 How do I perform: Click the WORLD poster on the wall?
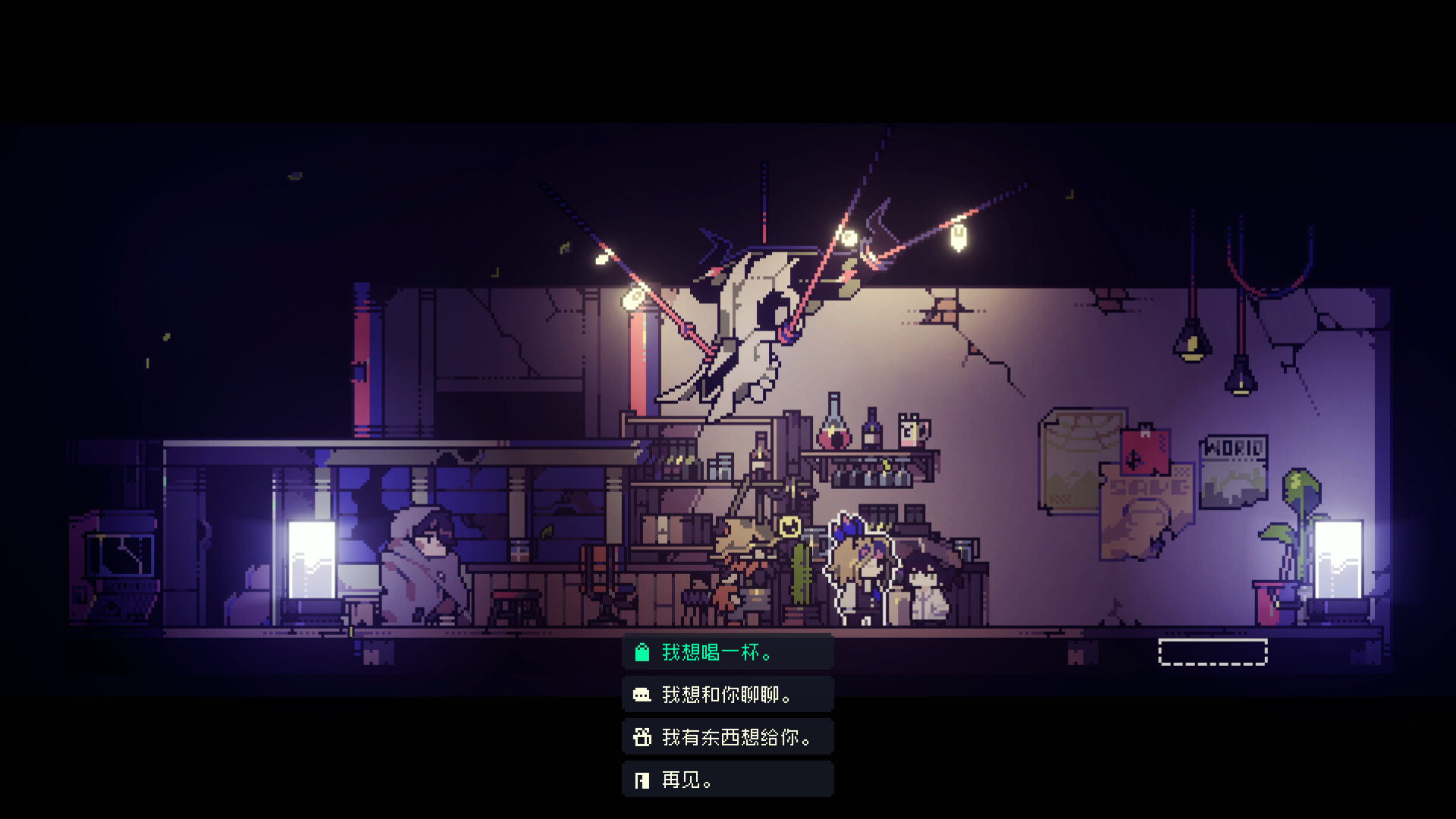pyautogui.click(x=1233, y=472)
